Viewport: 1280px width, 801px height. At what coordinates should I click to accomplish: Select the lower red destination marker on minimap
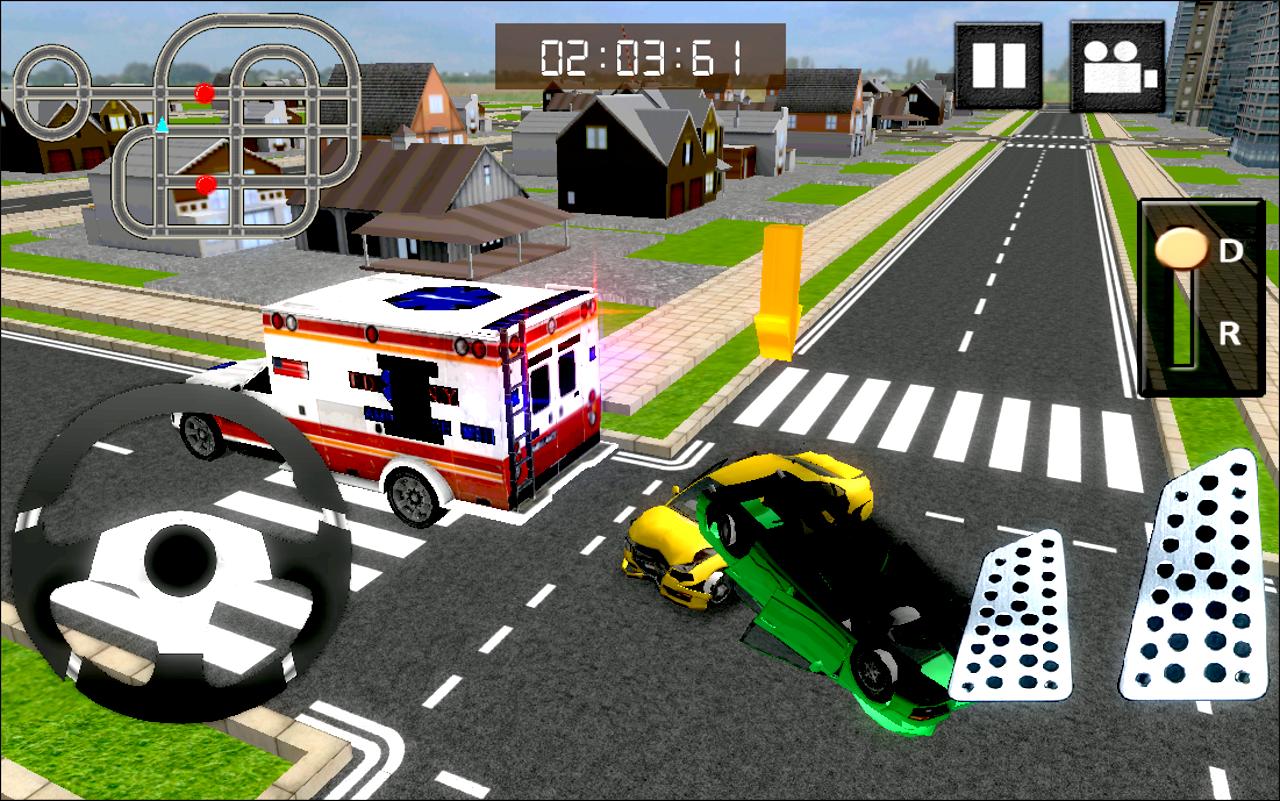[205, 183]
